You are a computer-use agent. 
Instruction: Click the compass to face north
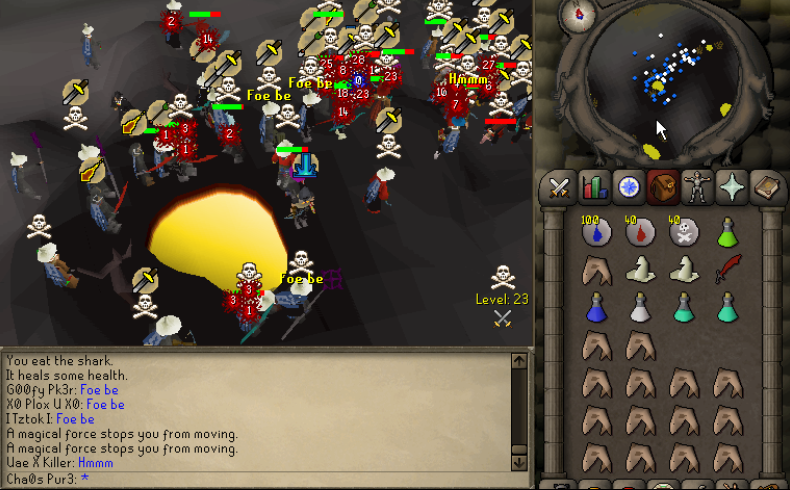(x=577, y=17)
